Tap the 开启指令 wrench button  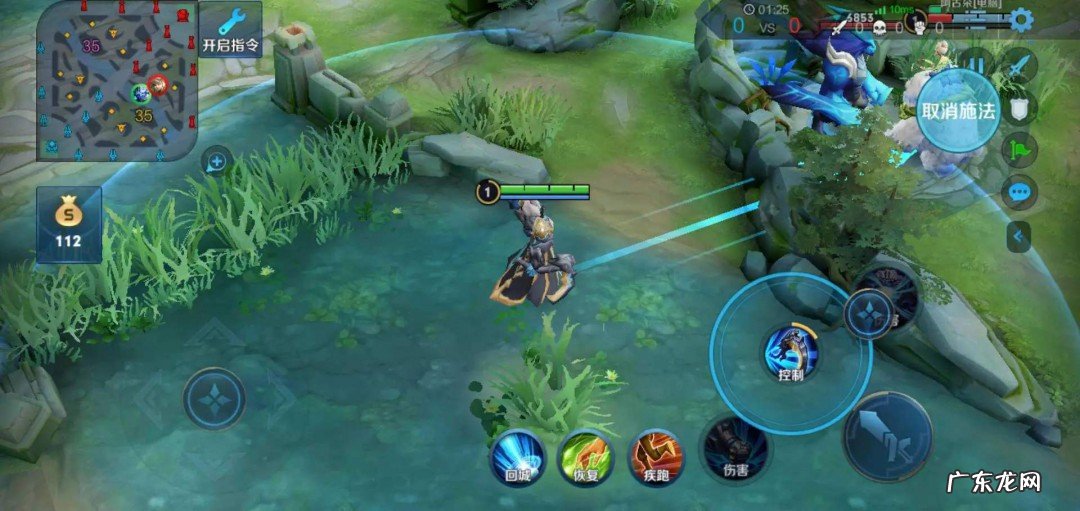click(x=231, y=29)
